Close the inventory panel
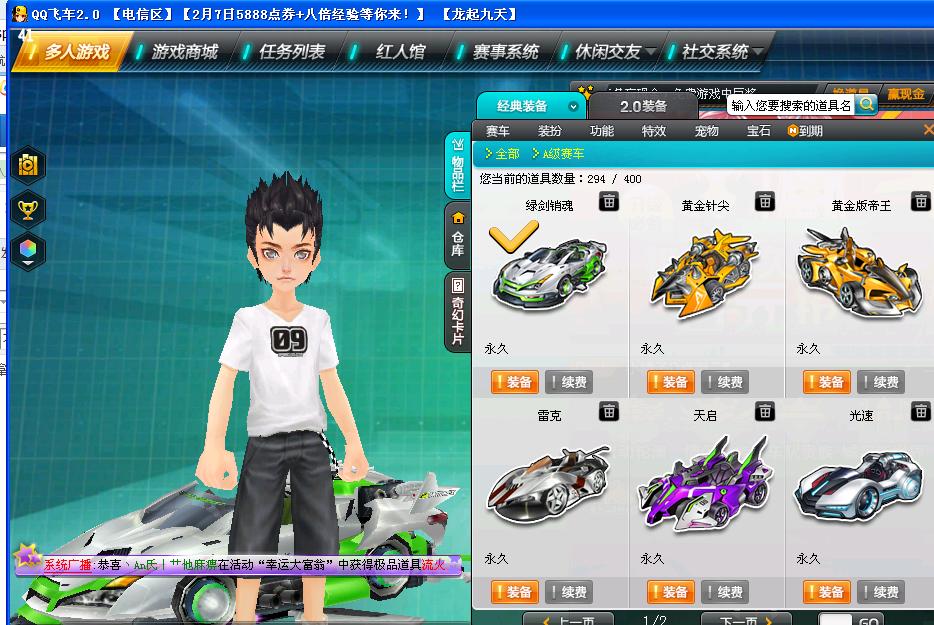The image size is (934, 625). [927, 130]
